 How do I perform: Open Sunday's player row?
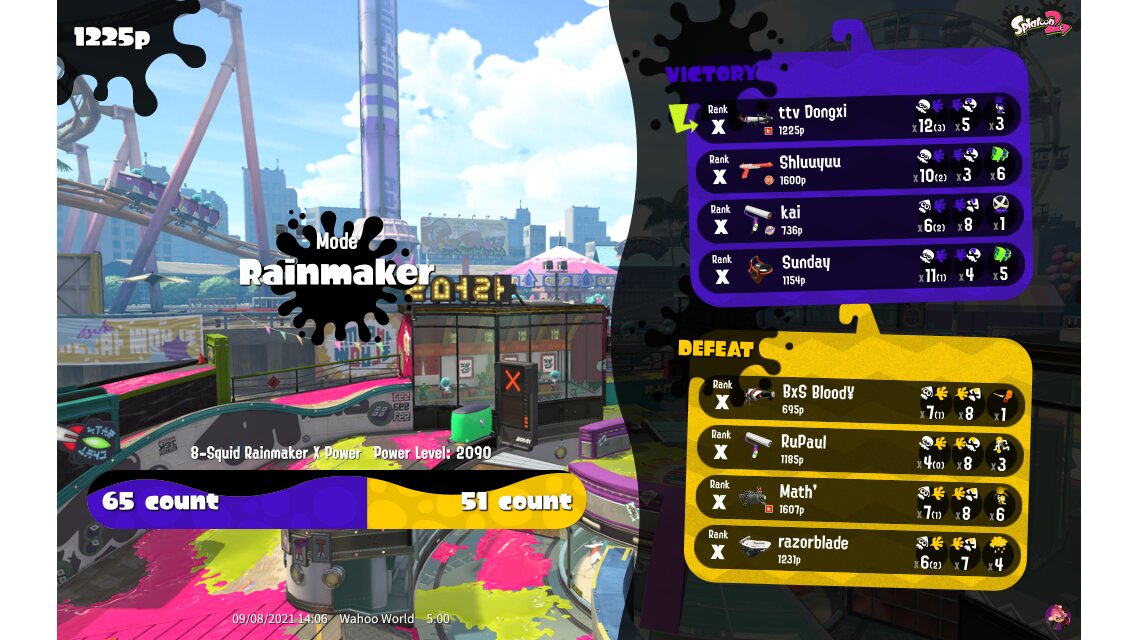(x=855, y=269)
